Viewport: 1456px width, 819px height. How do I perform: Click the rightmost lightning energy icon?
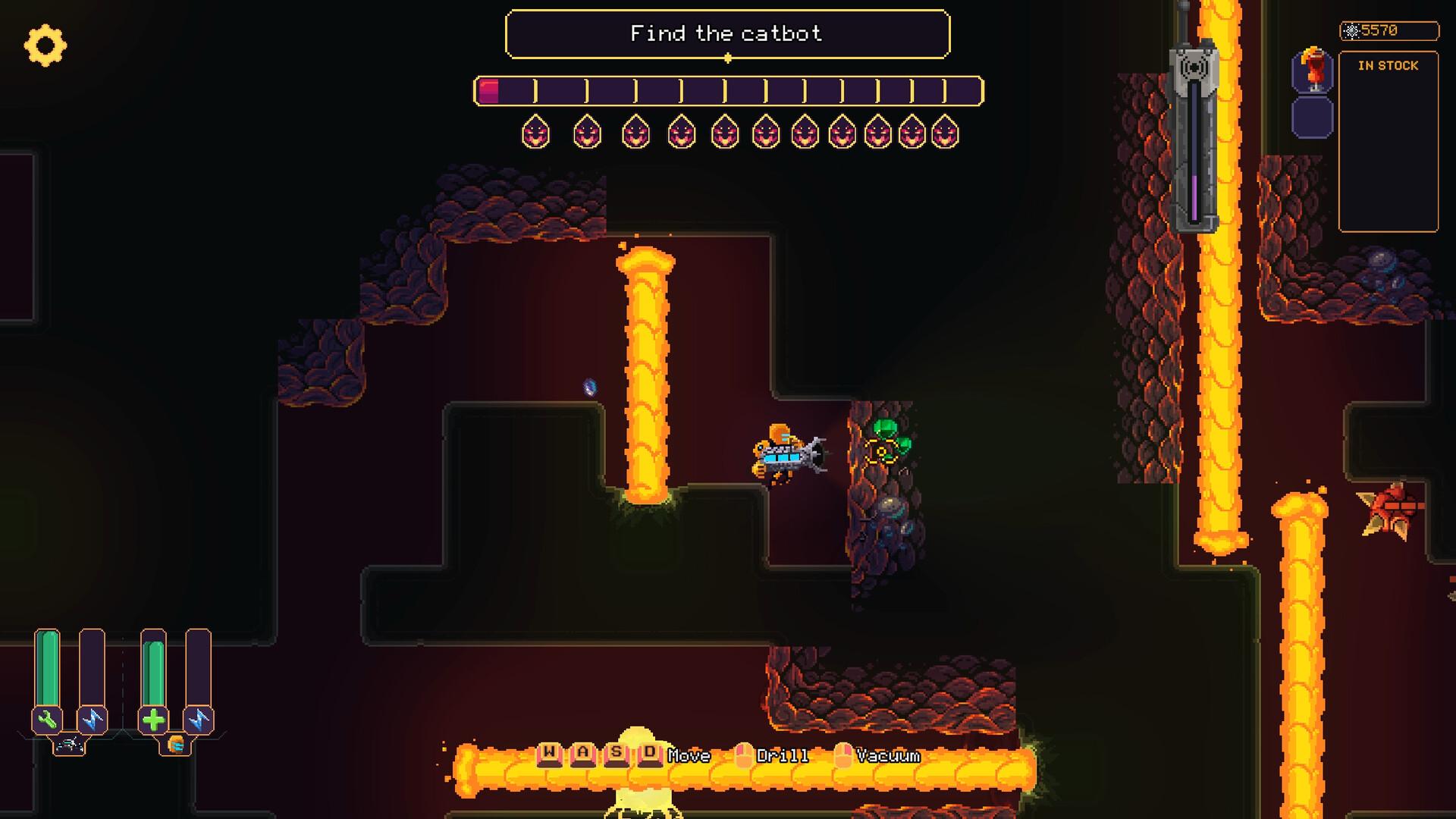pos(199,719)
